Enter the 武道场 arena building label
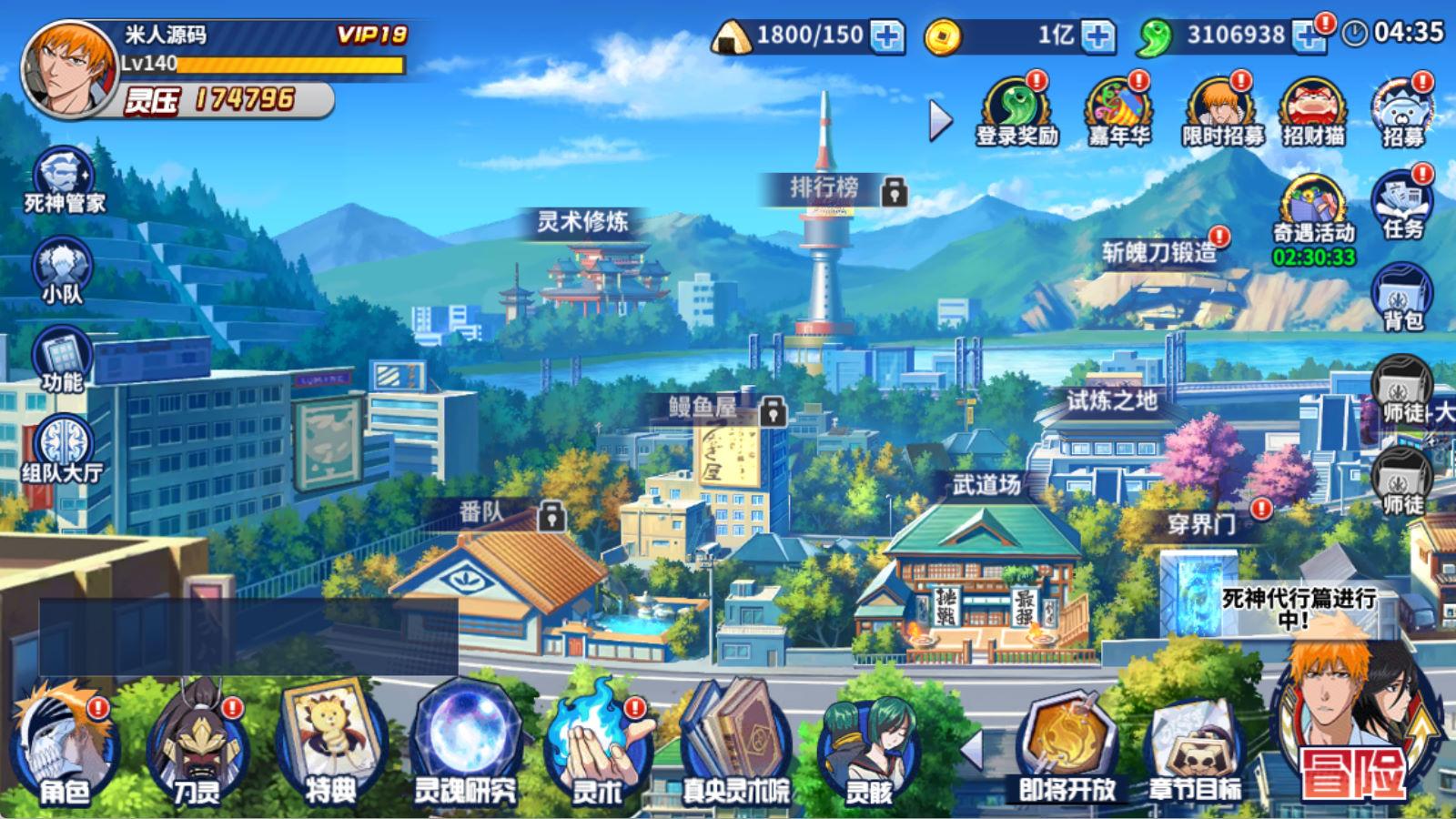Viewport: 1456px width, 819px height. pyautogui.click(x=986, y=485)
